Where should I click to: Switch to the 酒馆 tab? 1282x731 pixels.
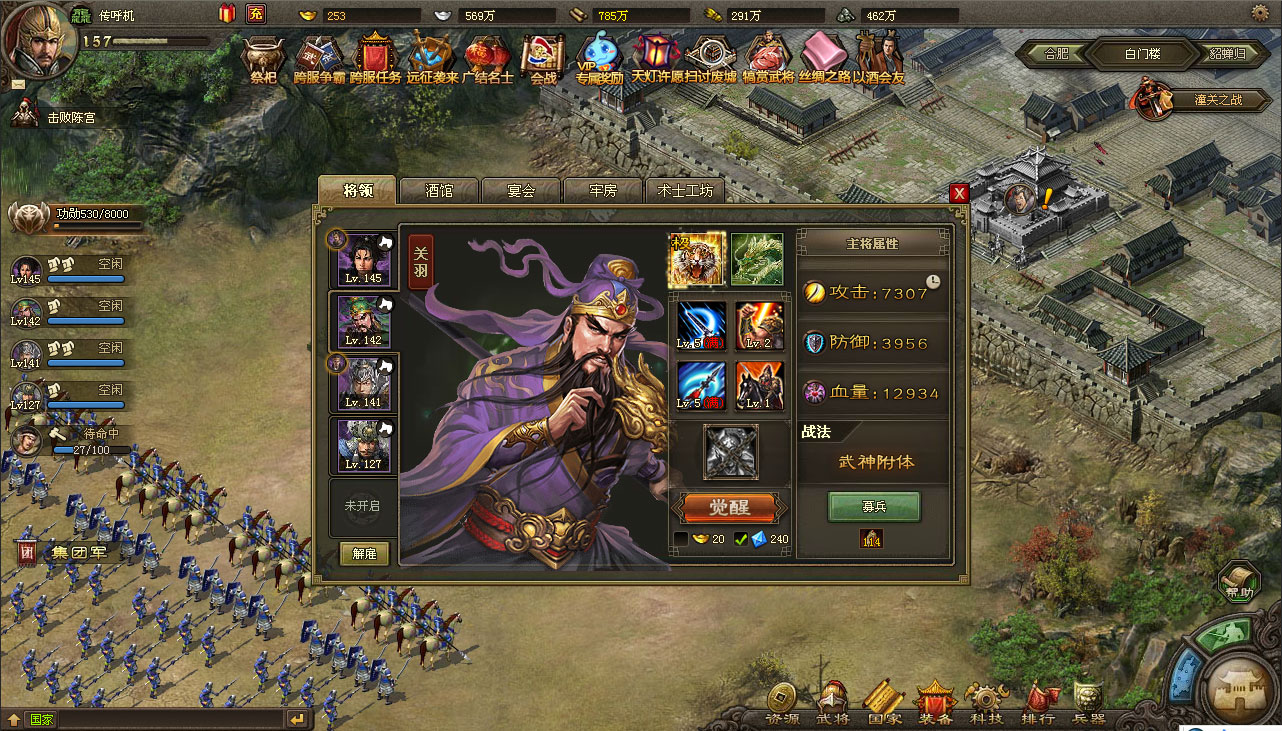pyautogui.click(x=439, y=190)
